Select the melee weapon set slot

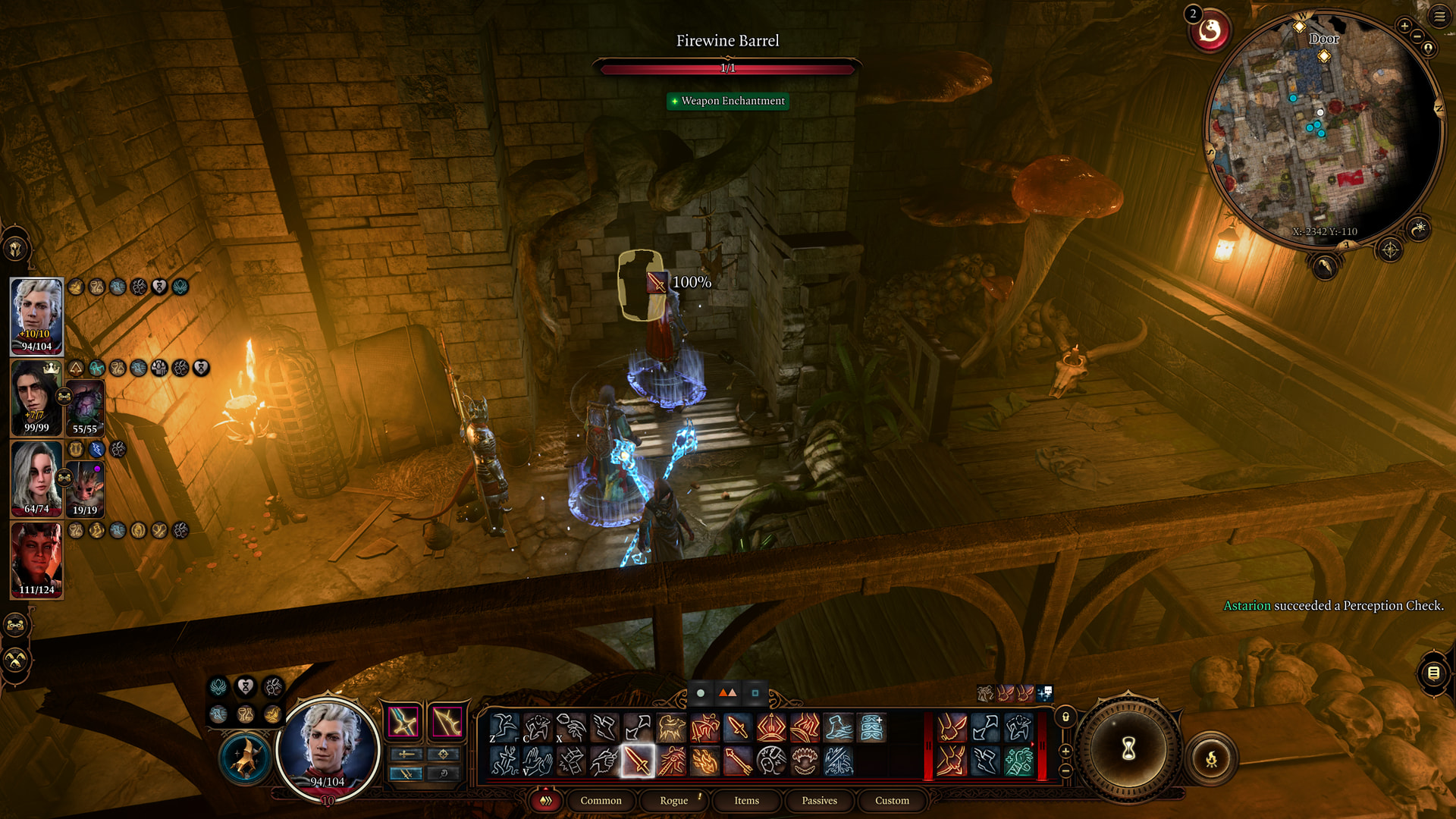click(x=403, y=722)
